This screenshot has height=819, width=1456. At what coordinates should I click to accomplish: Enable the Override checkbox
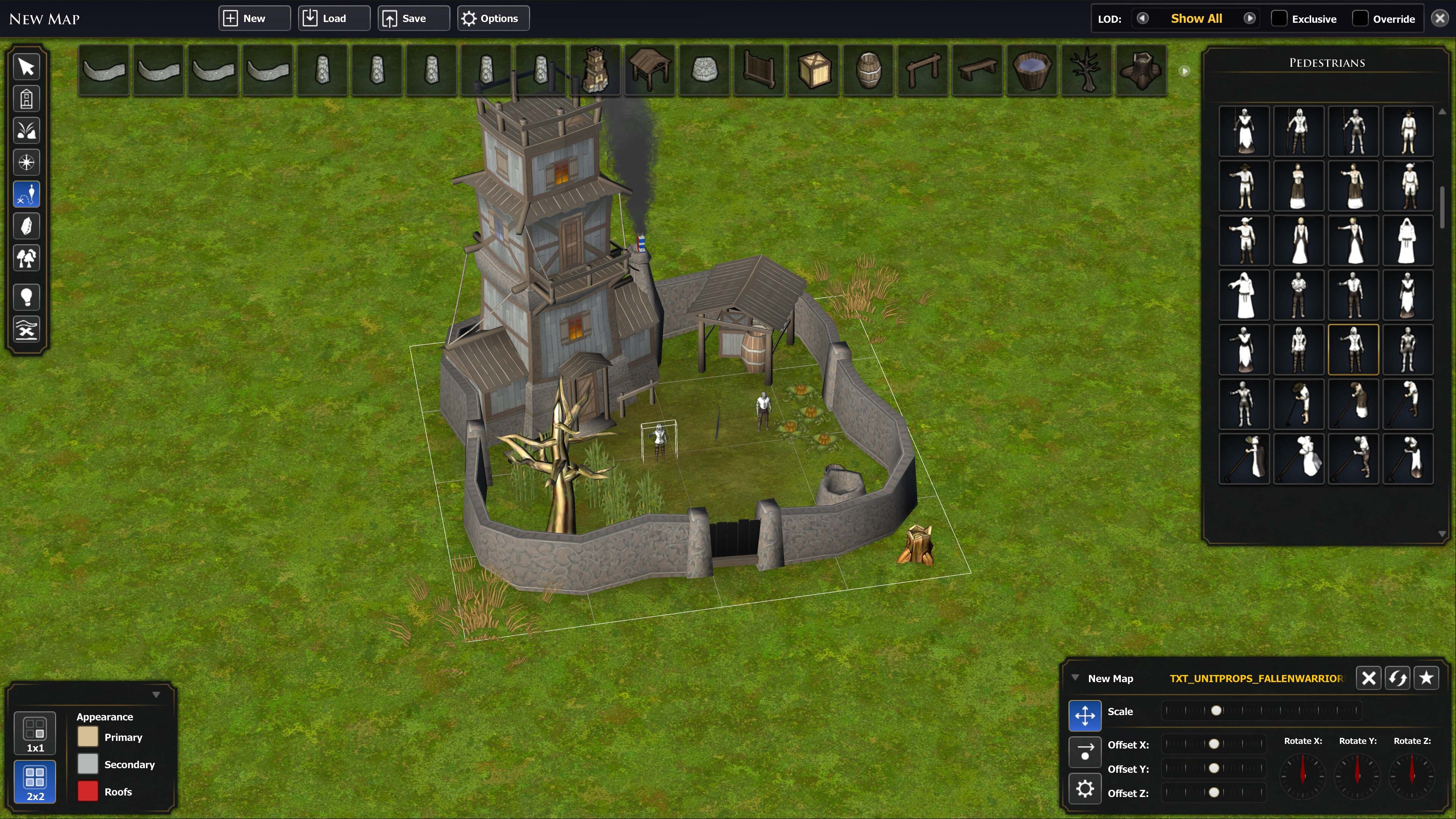[x=1360, y=19]
